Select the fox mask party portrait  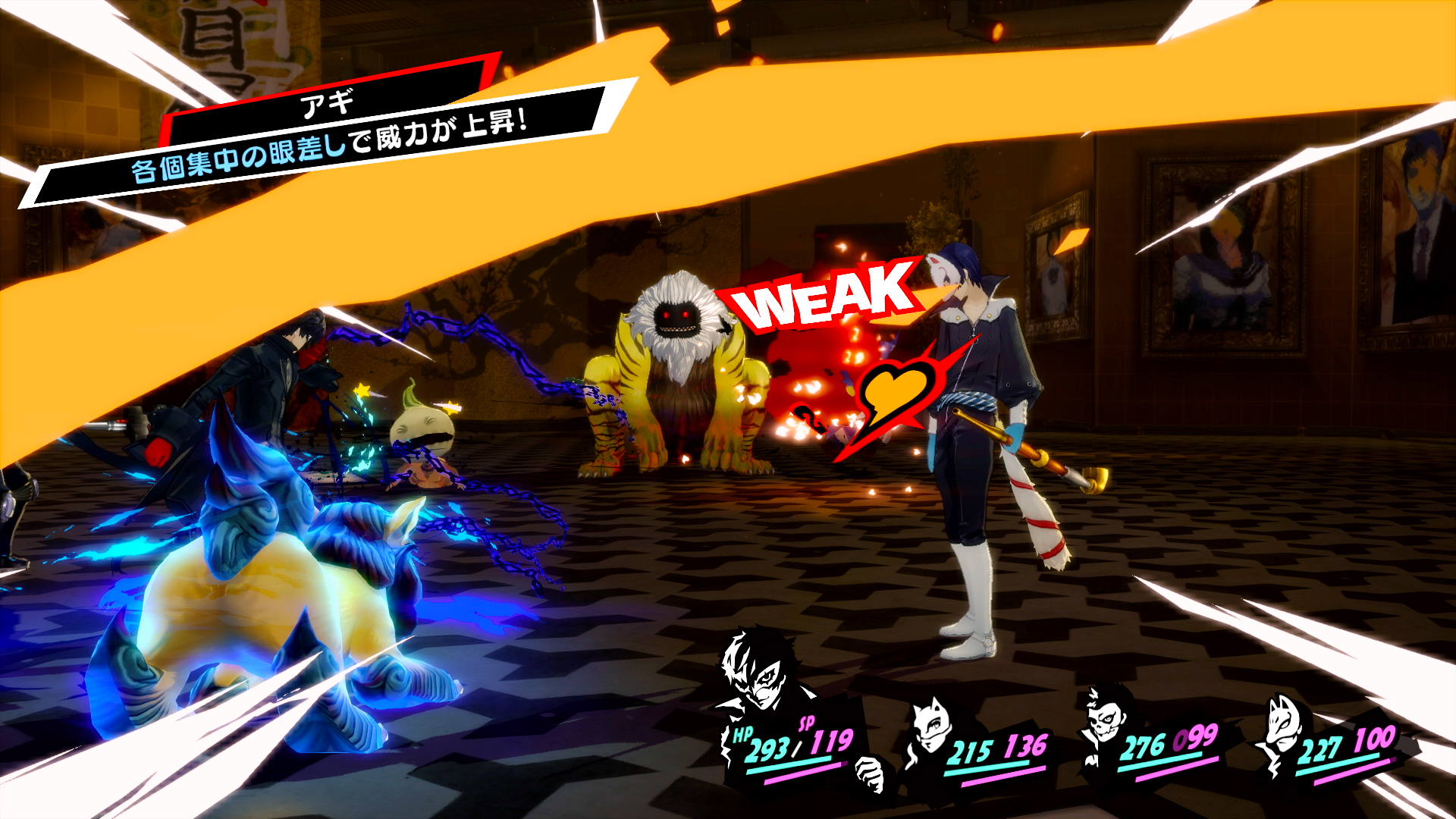pyautogui.click(x=1280, y=728)
